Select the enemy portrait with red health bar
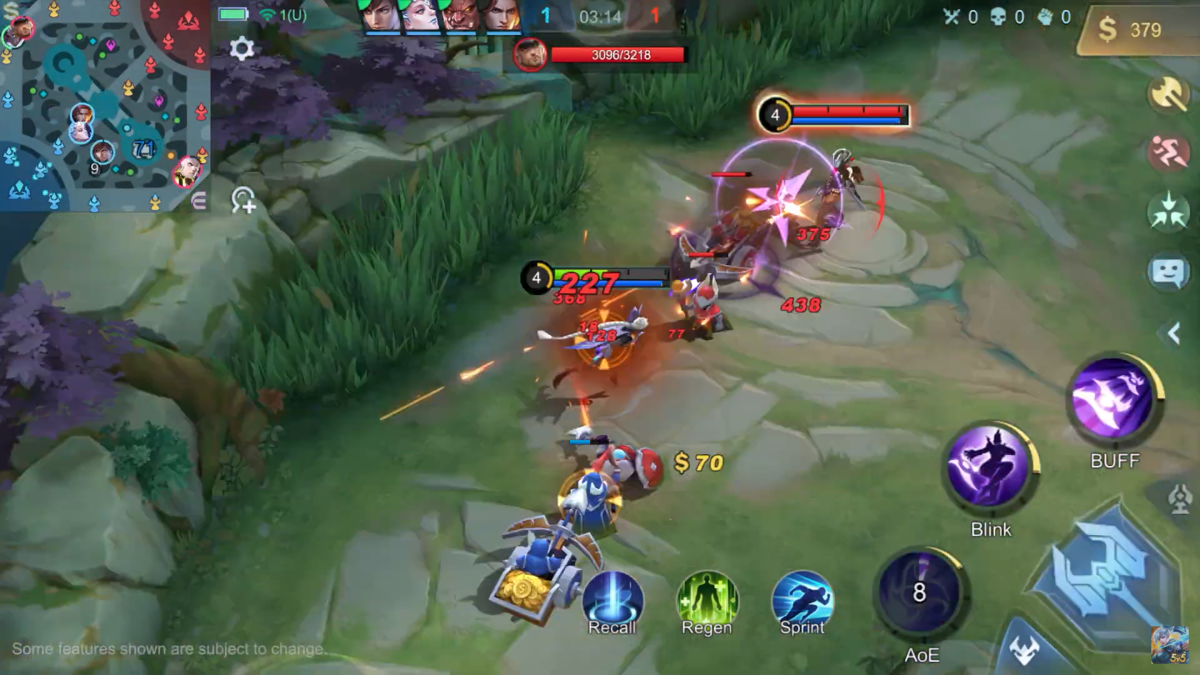The image size is (1200, 675). click(530, 54)
